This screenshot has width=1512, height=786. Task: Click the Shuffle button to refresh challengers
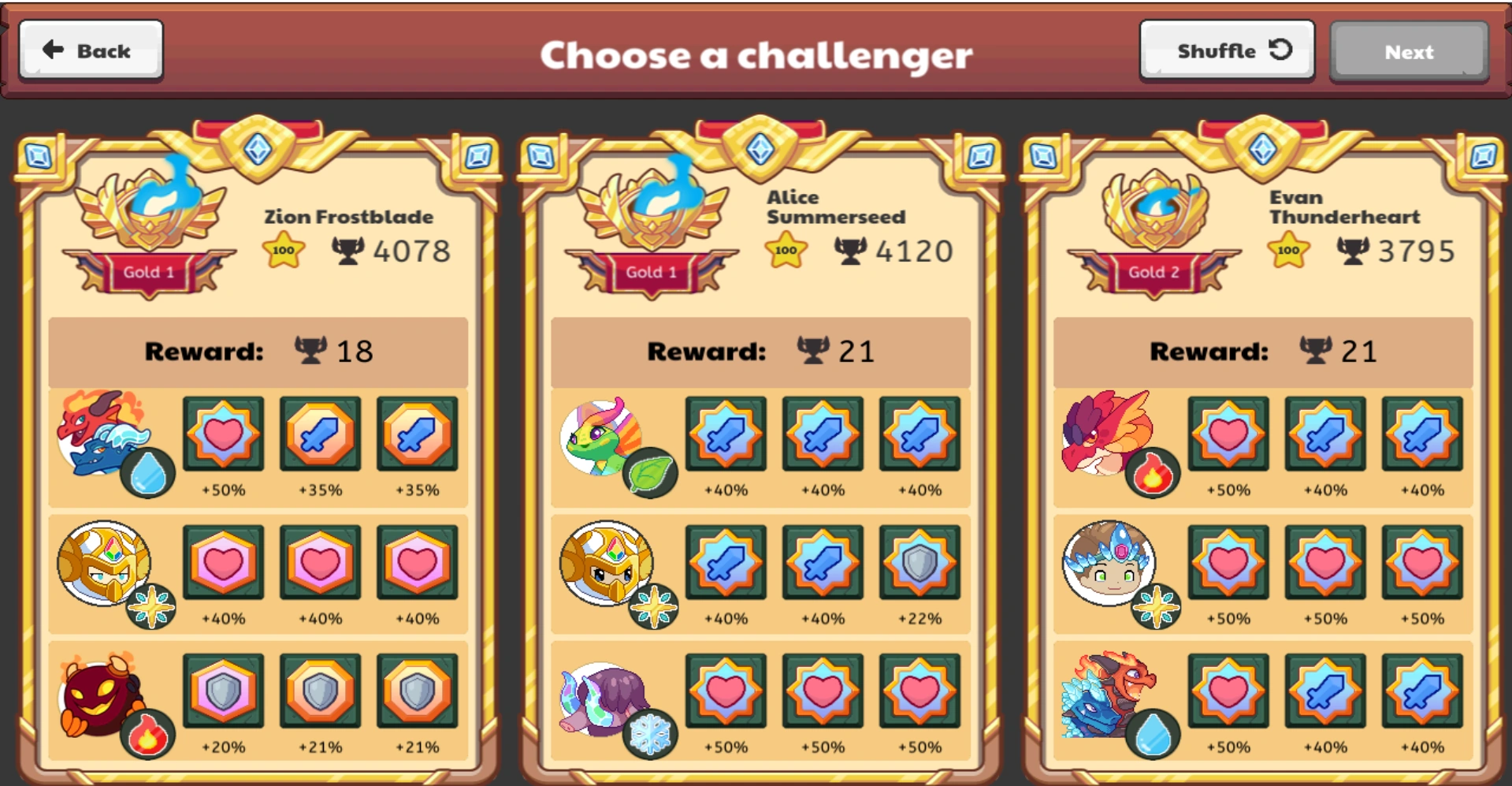pos(1226,50)
